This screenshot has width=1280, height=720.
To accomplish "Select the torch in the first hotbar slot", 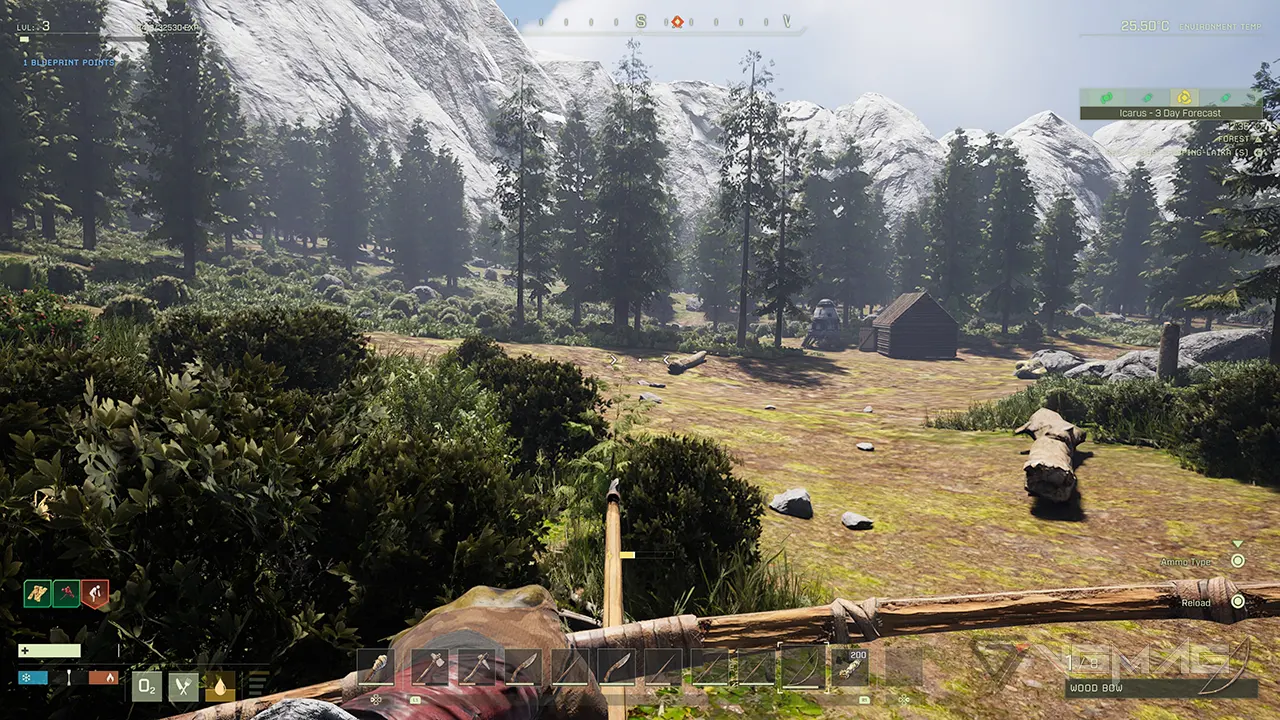I will pos(374,666).
